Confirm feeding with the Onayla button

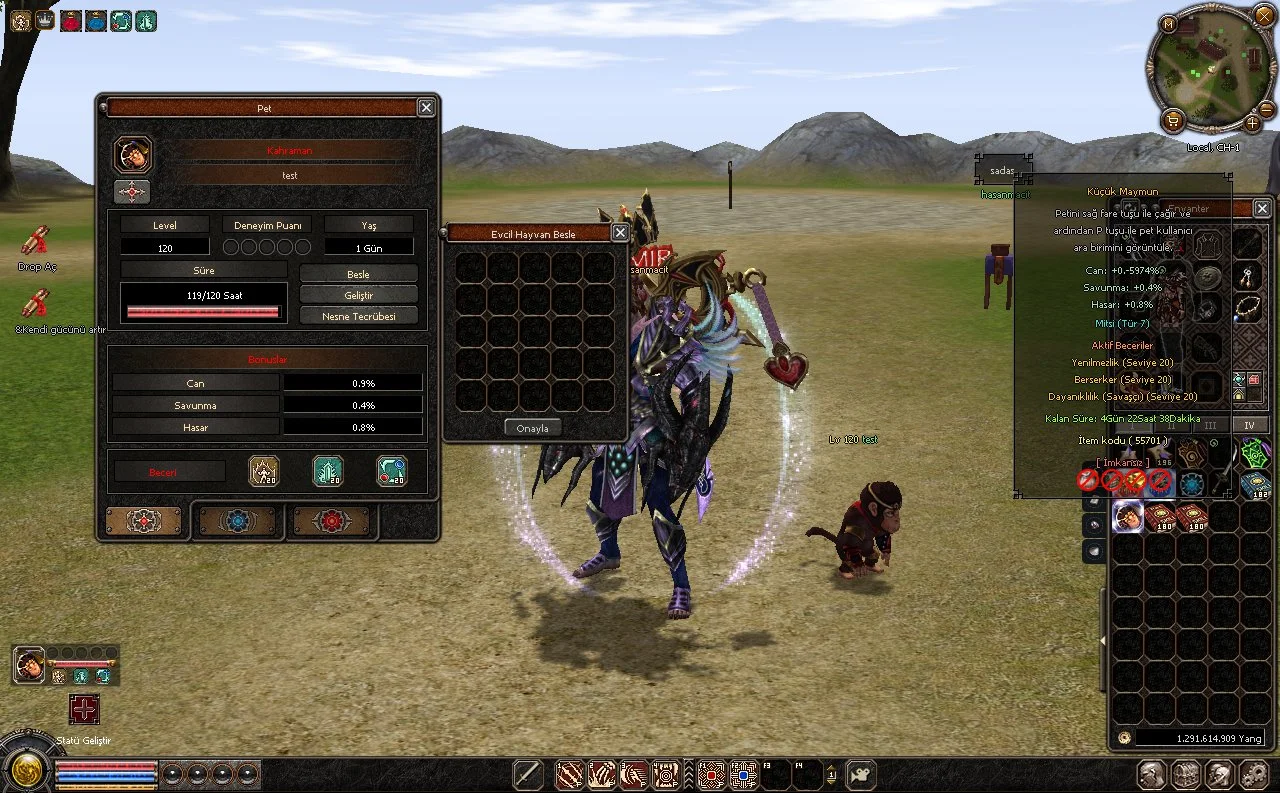pyautogui.click(x=533, y=427)
